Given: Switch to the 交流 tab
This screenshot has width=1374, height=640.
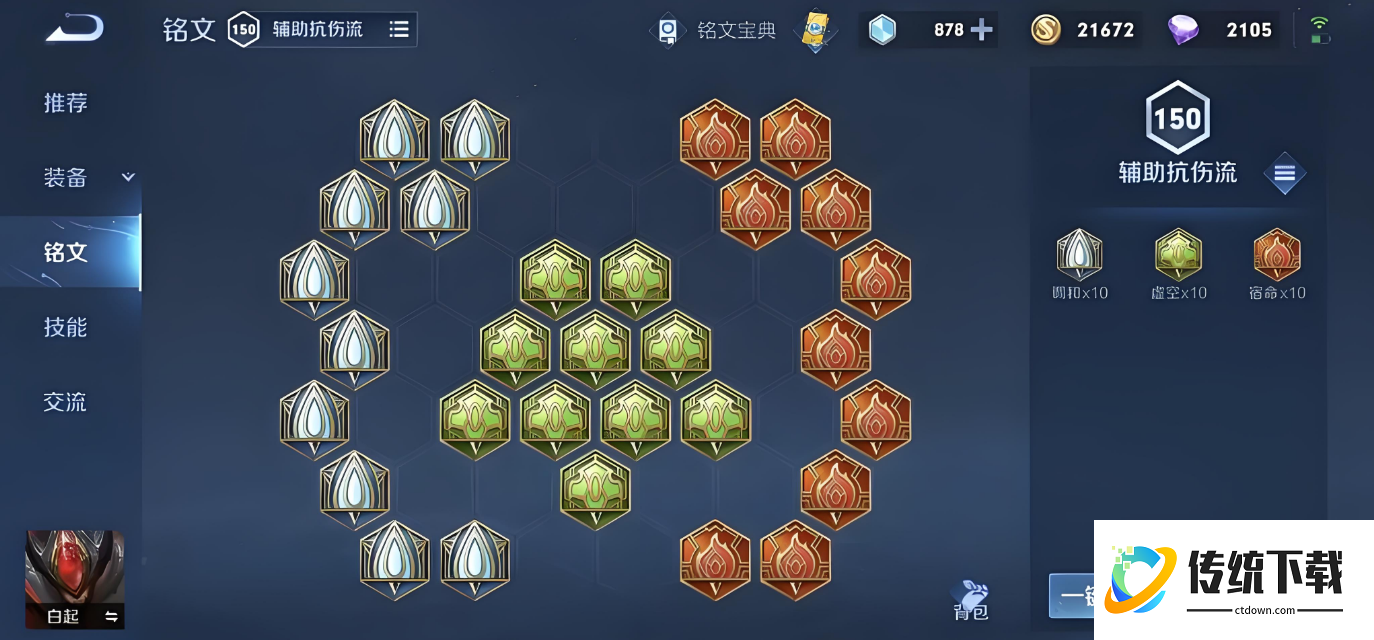Looking at the screenshot, I should click(66, 402).
